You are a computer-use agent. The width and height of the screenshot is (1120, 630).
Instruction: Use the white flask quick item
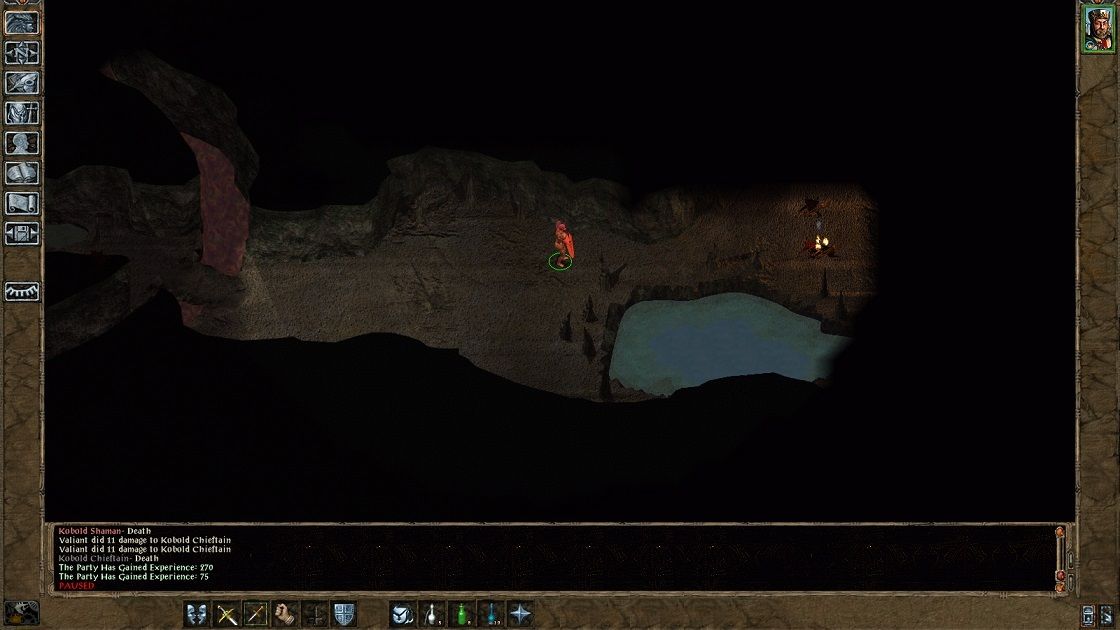[432, 614]
